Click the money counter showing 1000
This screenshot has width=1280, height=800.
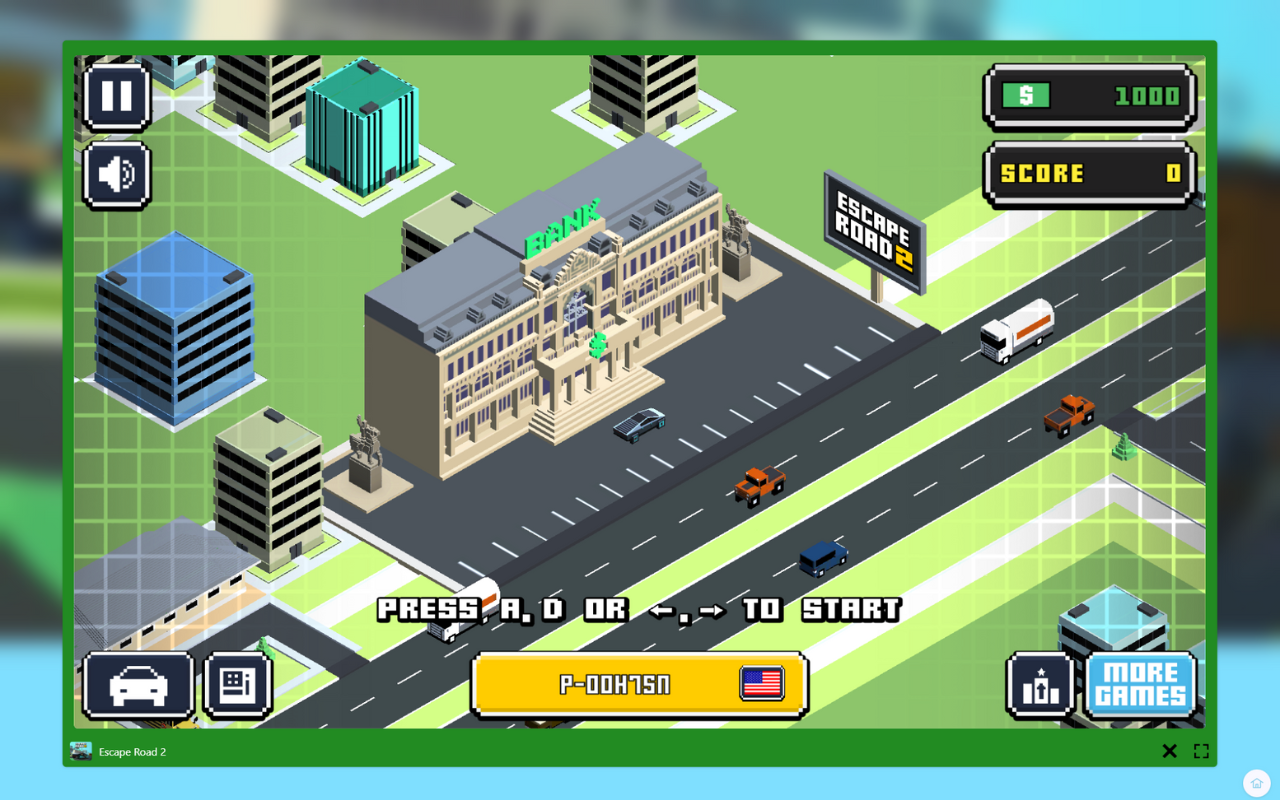(x=1088, y=96)
